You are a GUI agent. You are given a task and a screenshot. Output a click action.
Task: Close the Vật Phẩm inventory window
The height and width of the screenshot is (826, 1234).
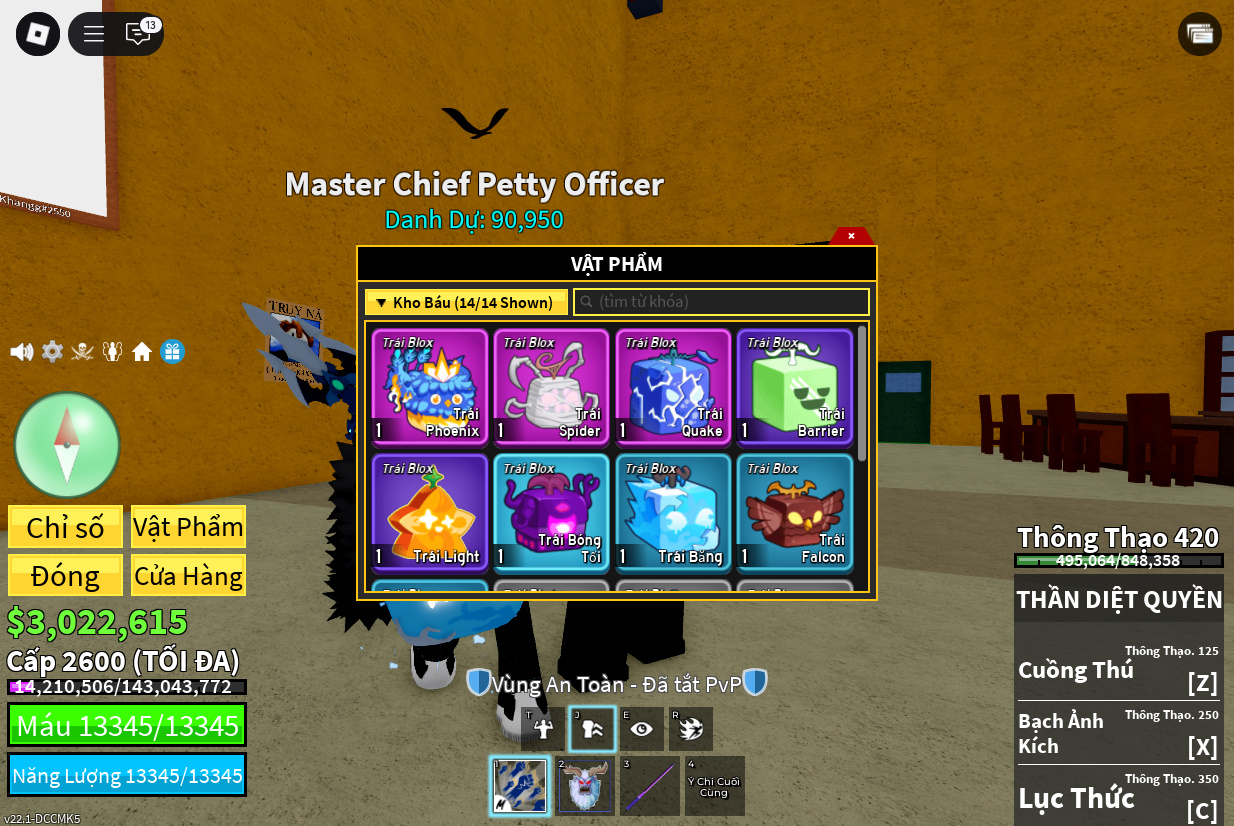[851, 236]
